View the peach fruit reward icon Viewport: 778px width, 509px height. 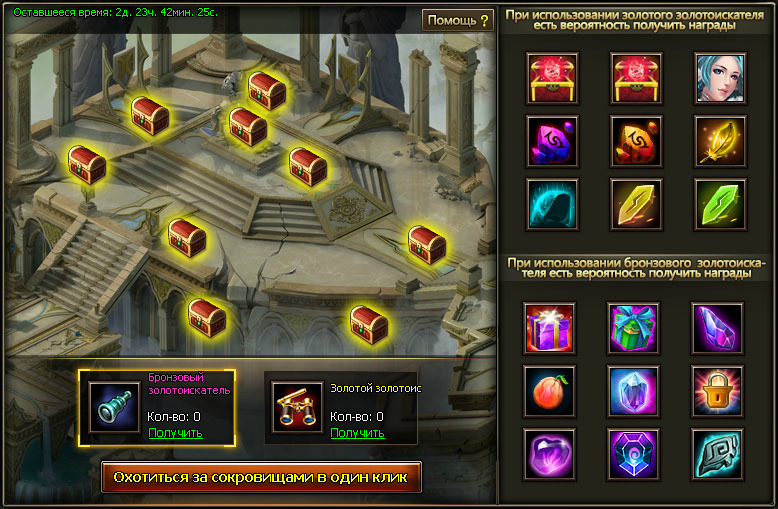[x=549, y=390]
